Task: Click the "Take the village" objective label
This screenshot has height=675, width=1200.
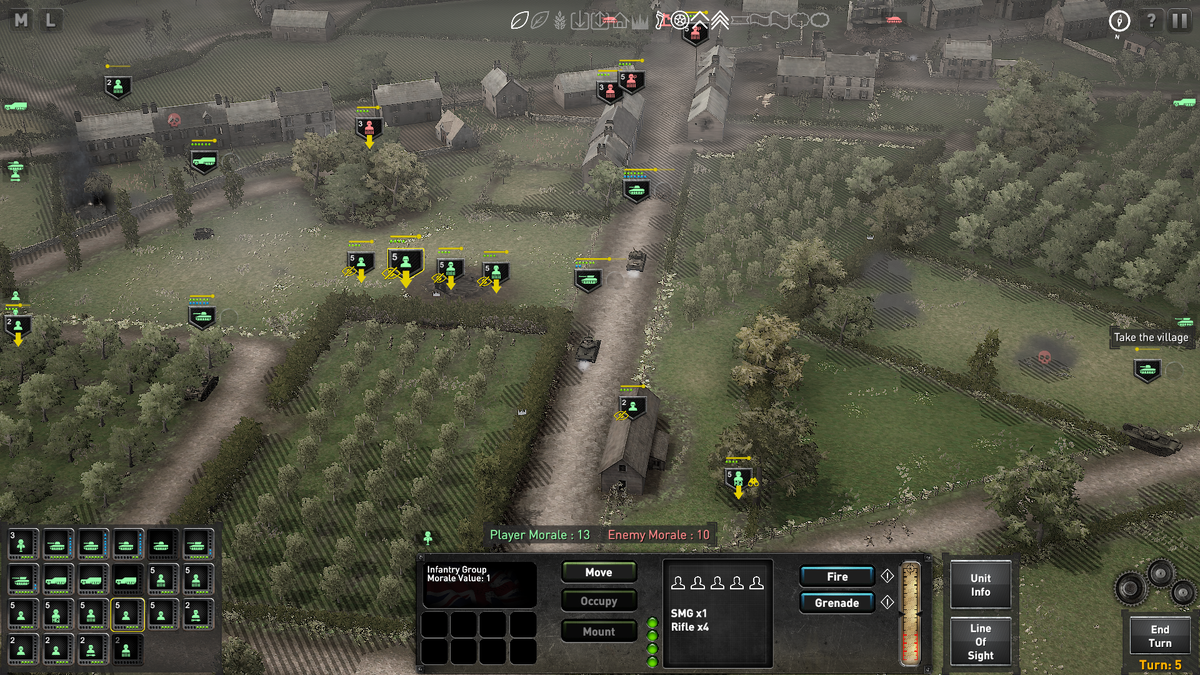Action: point(1151,338)
